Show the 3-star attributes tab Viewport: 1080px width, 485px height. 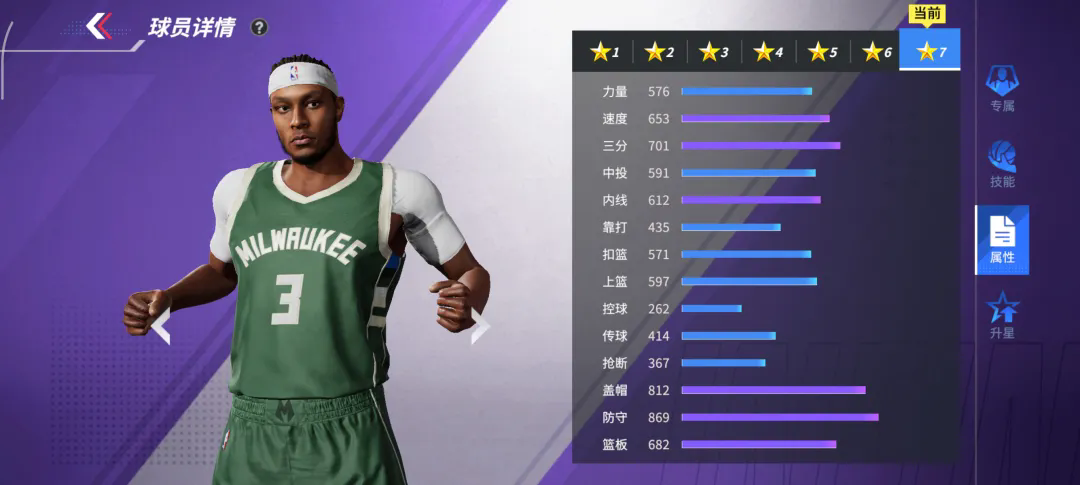pos(714,52)
